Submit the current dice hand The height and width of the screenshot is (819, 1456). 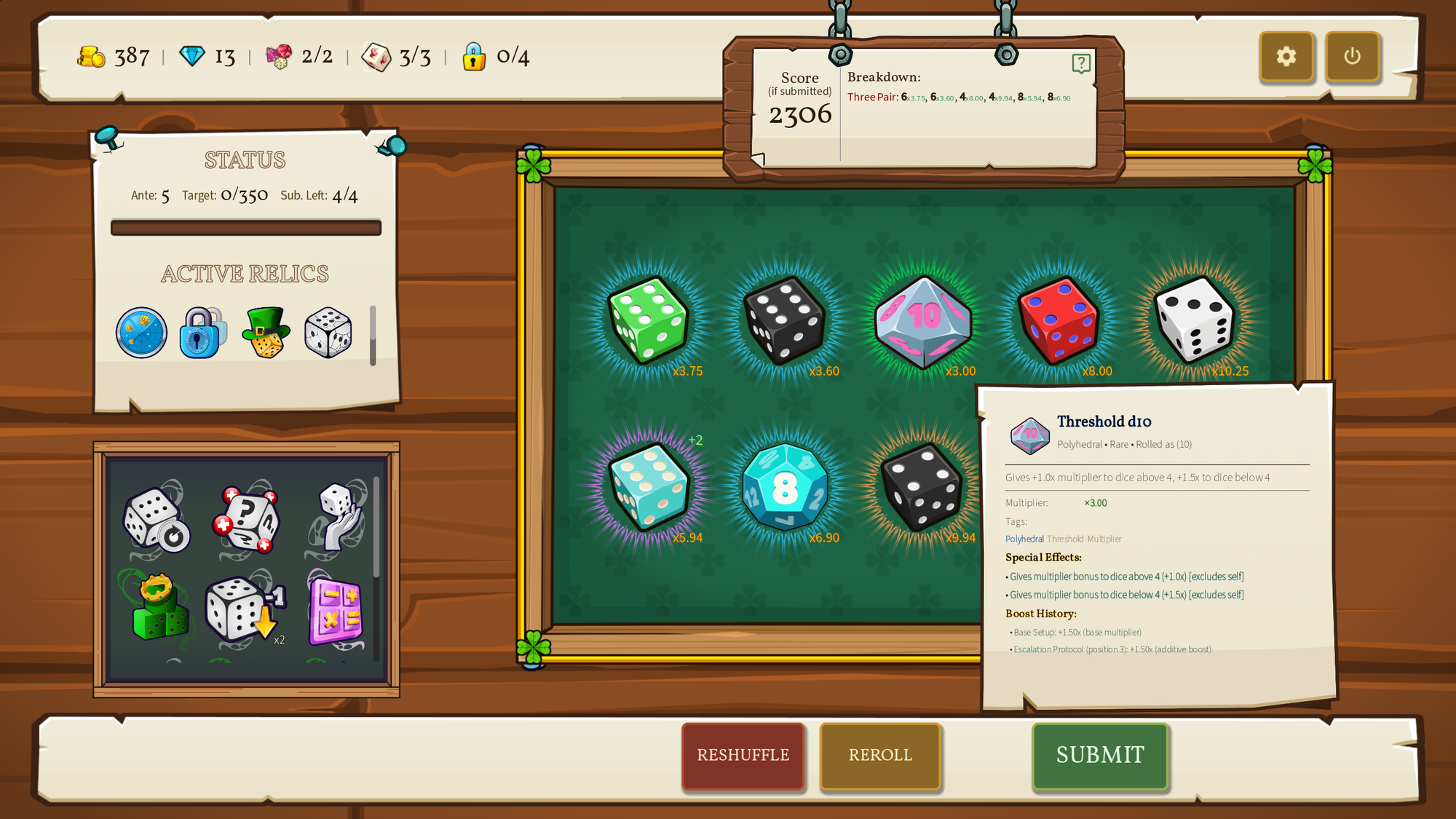pyautogui.click(x=1100, y=755)
